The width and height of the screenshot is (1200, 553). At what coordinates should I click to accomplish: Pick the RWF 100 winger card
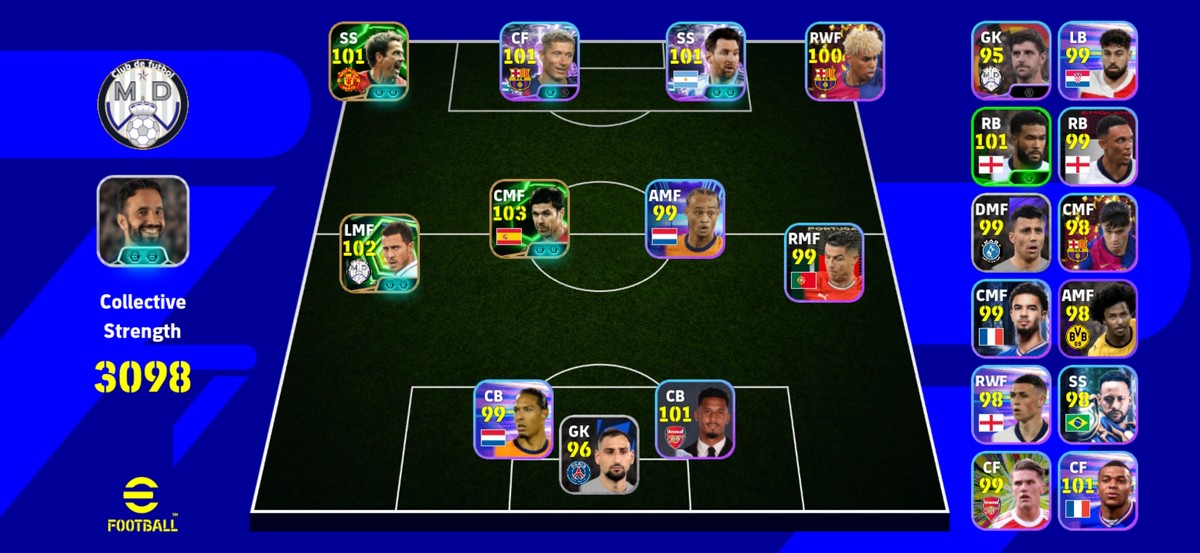click(846, 61)
